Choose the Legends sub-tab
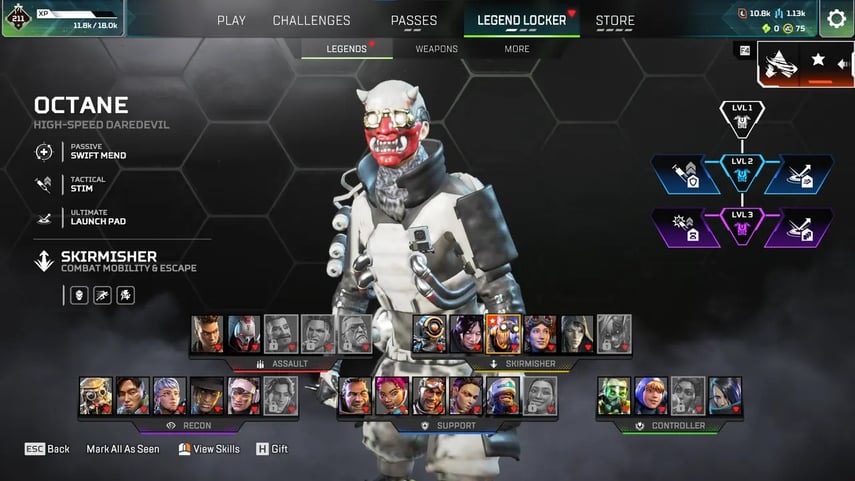 click(347, 49)
